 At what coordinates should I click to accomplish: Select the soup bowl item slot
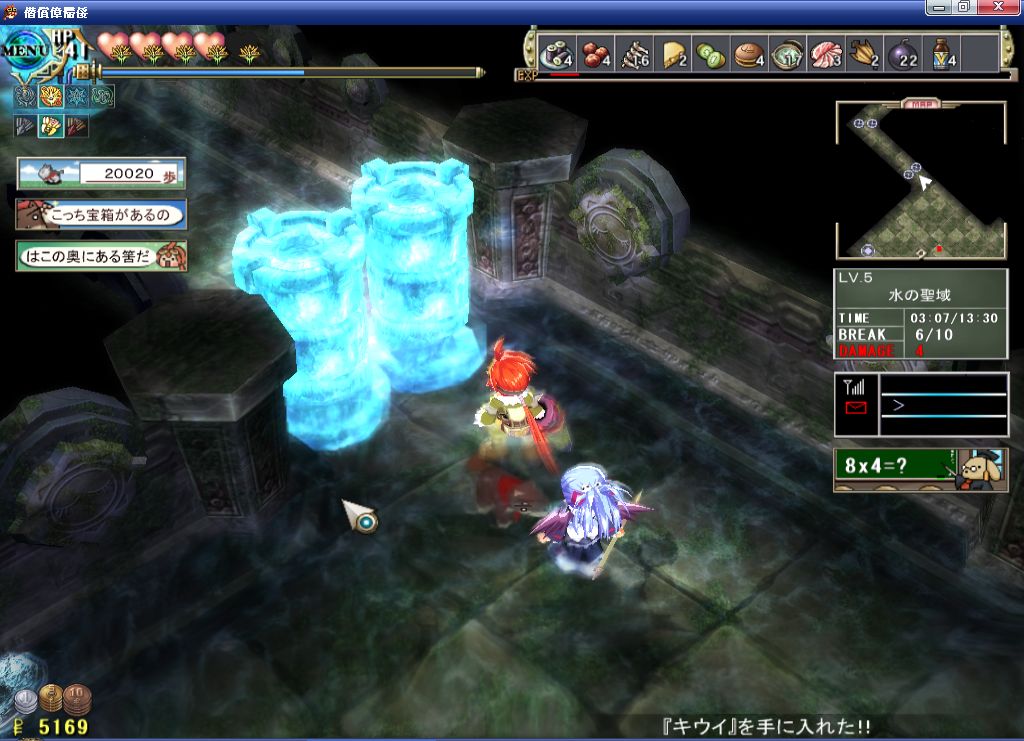788,54
